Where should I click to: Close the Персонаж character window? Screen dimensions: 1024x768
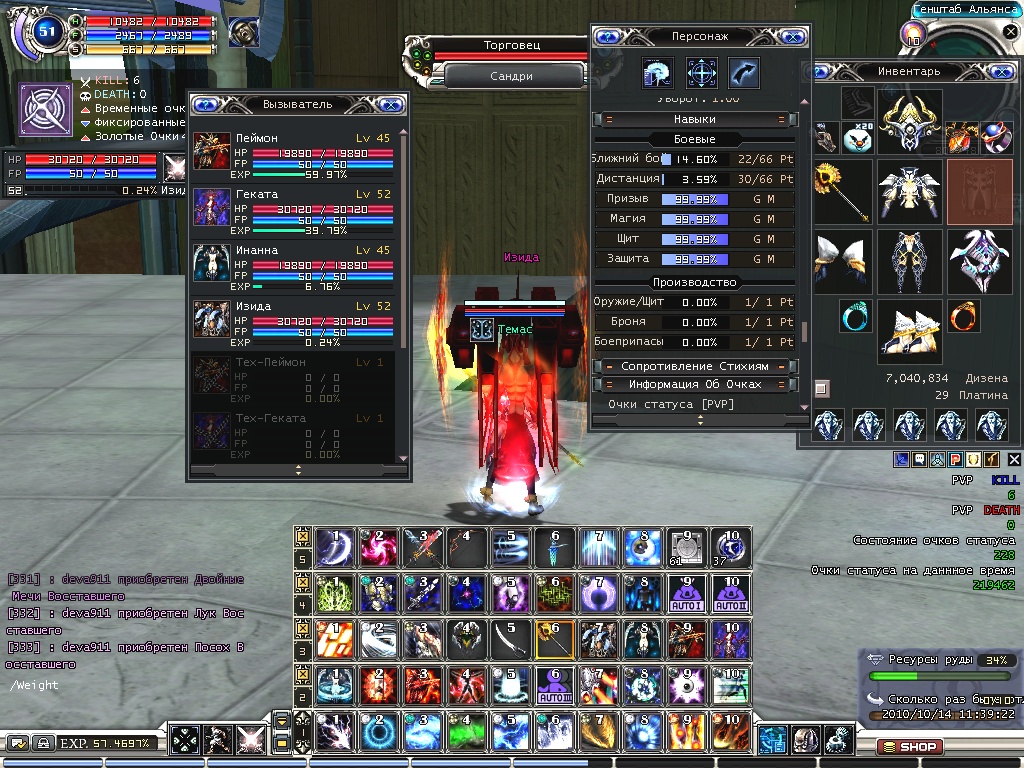(793, 36)
